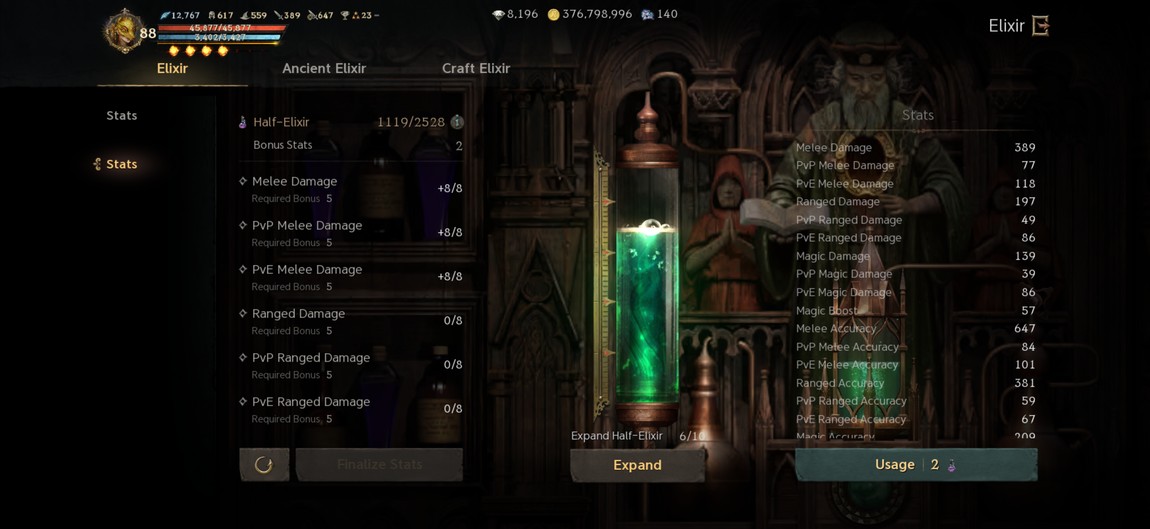Click the Finalize Stats button
The image size is (1150, 529).
[379, 465]
